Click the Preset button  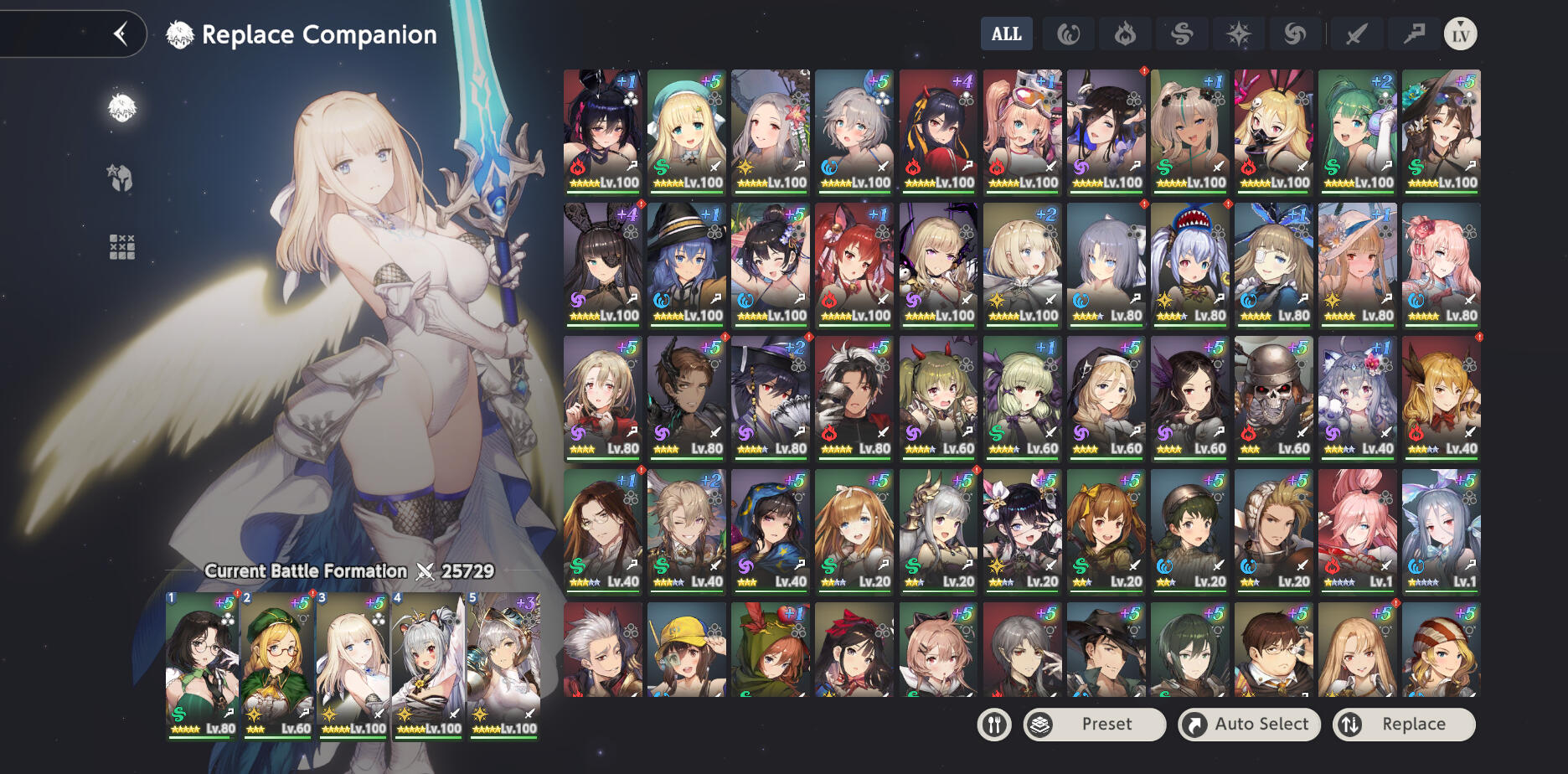point(1095,725)
